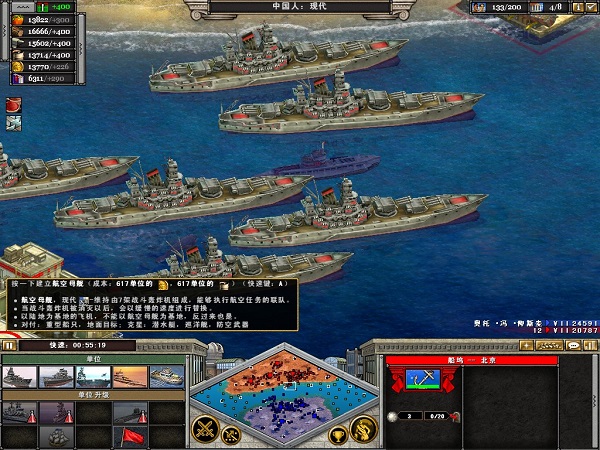This screenshot has width=600, height=450.
Task: Choose the white ferry-style ship icon
Action: 166,376
